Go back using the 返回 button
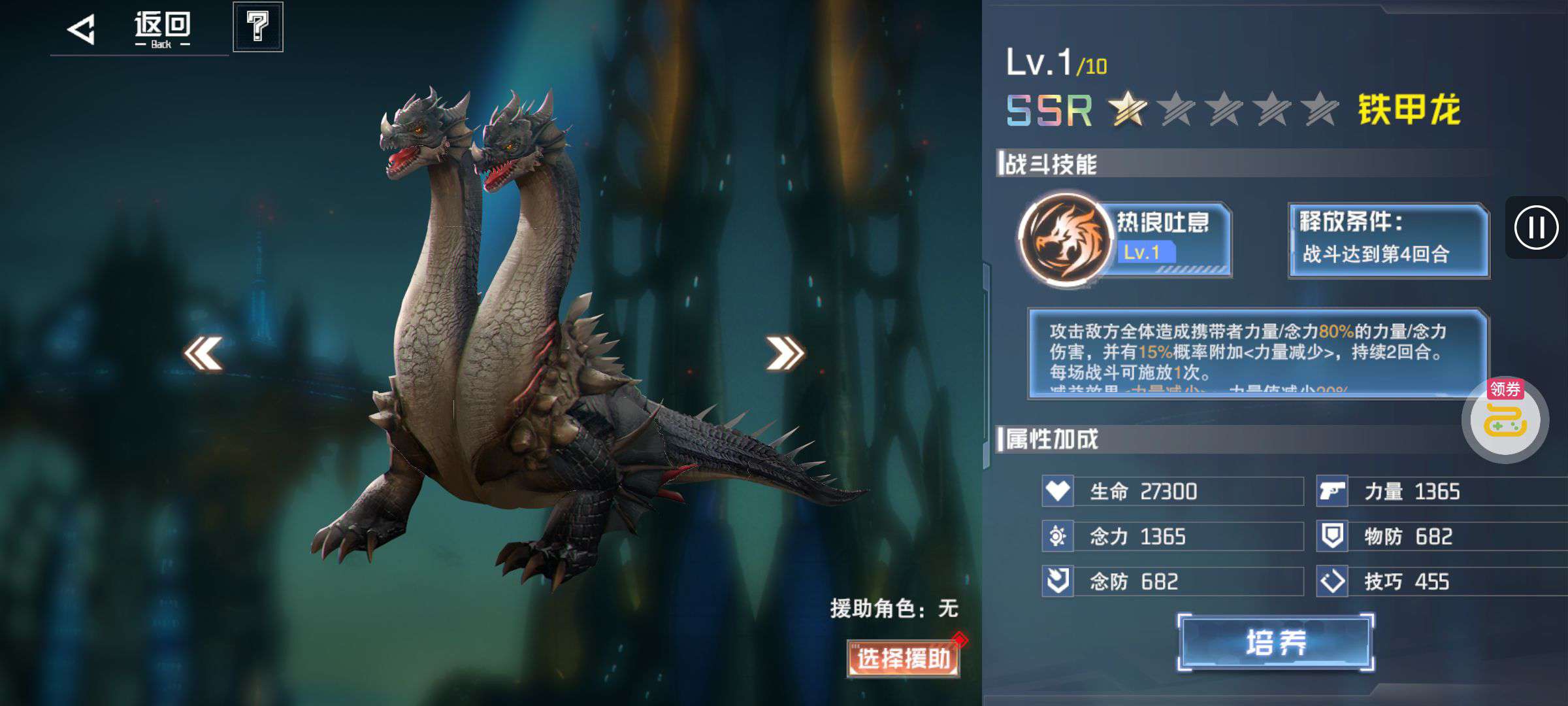This screenshot has height=706, width=1568. pos(131,29)
